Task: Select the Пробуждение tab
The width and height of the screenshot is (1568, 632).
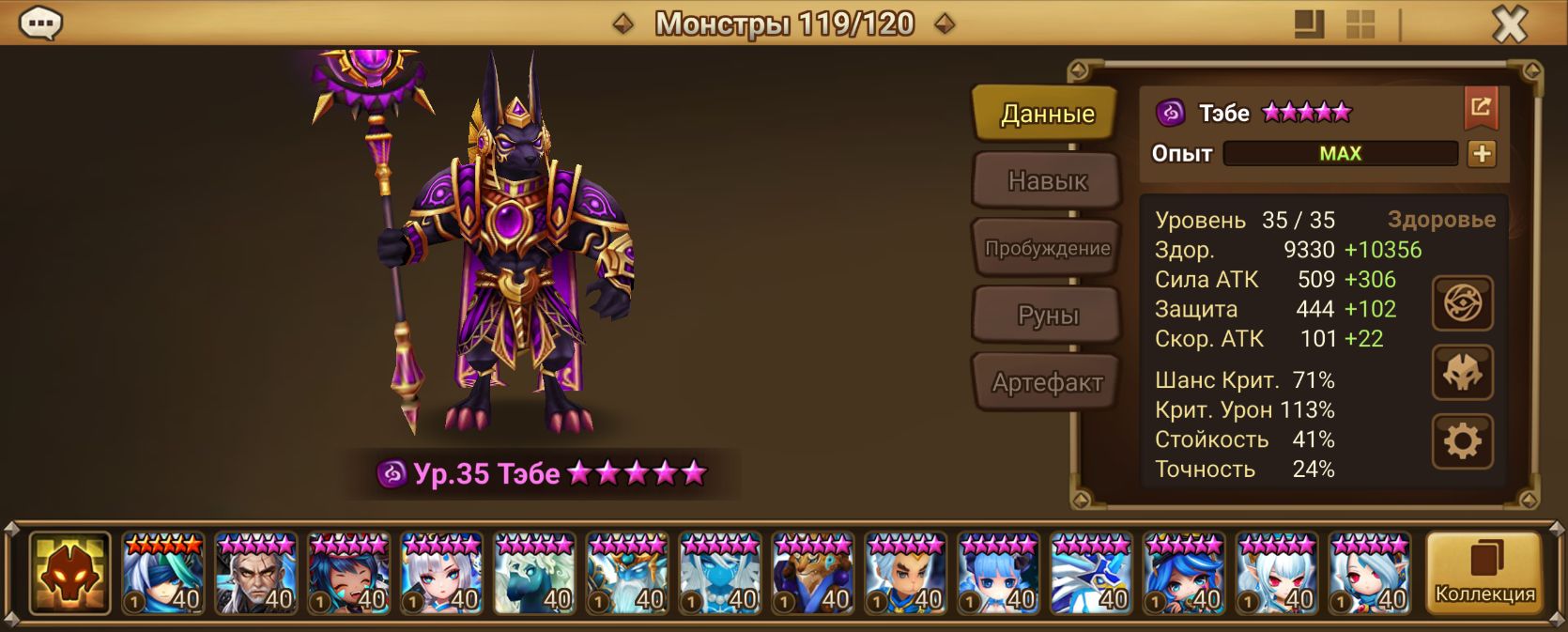Action: click(1047, 248)
